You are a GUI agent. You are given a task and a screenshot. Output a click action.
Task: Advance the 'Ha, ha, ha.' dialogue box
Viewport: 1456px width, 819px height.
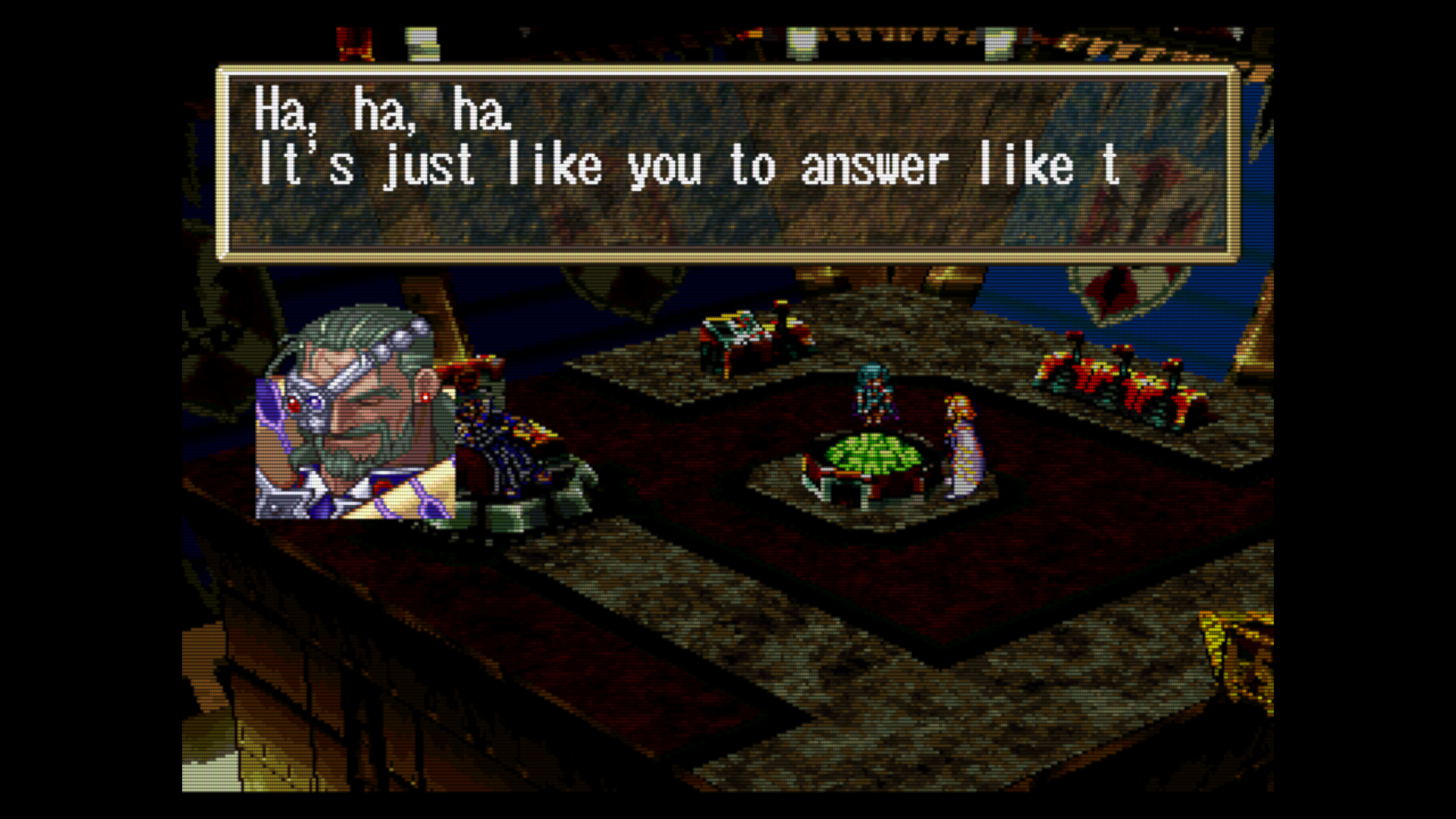728,164
